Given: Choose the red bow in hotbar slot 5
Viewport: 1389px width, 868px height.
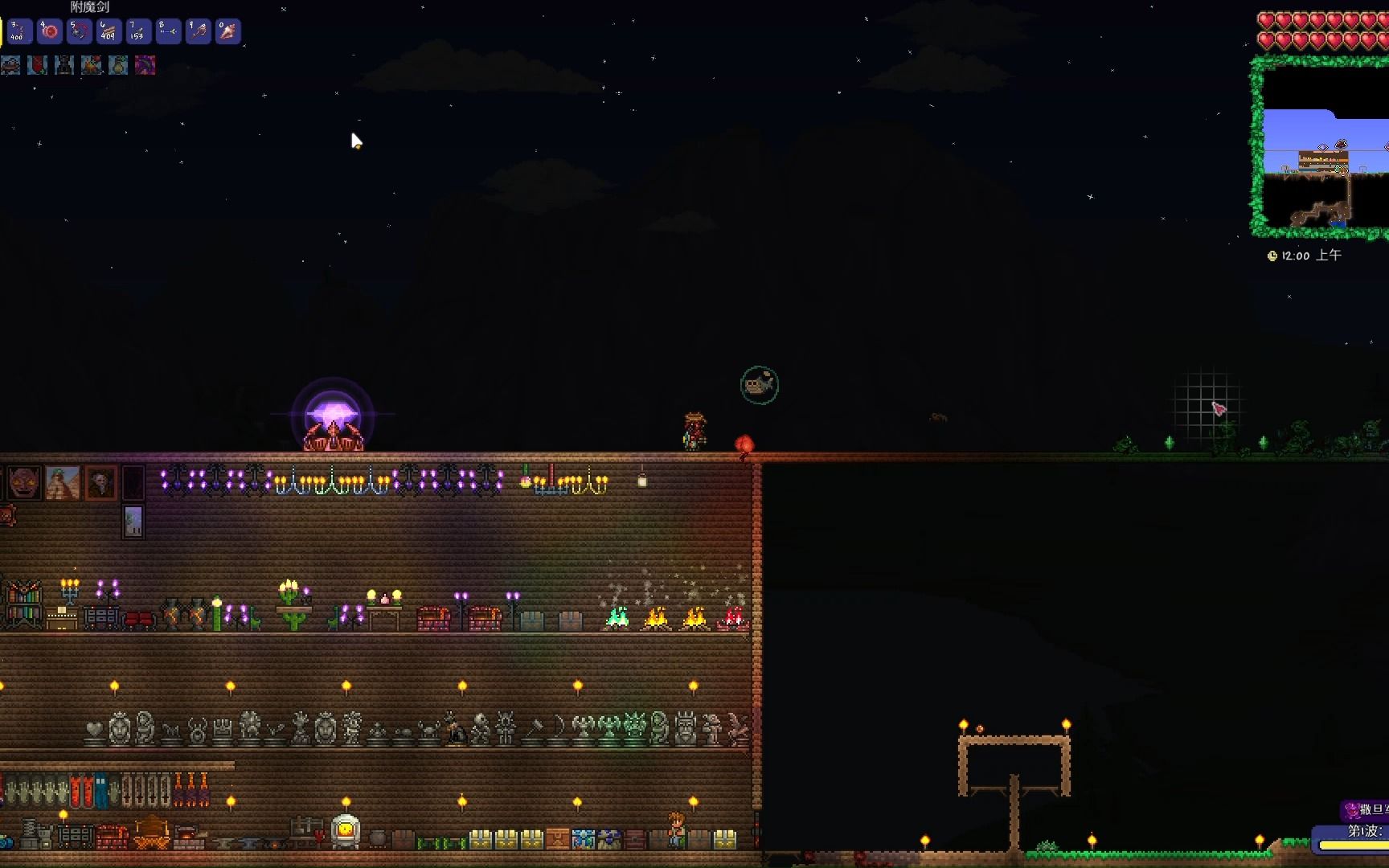Looking at the screenshot, I should [x=79, y=31].
